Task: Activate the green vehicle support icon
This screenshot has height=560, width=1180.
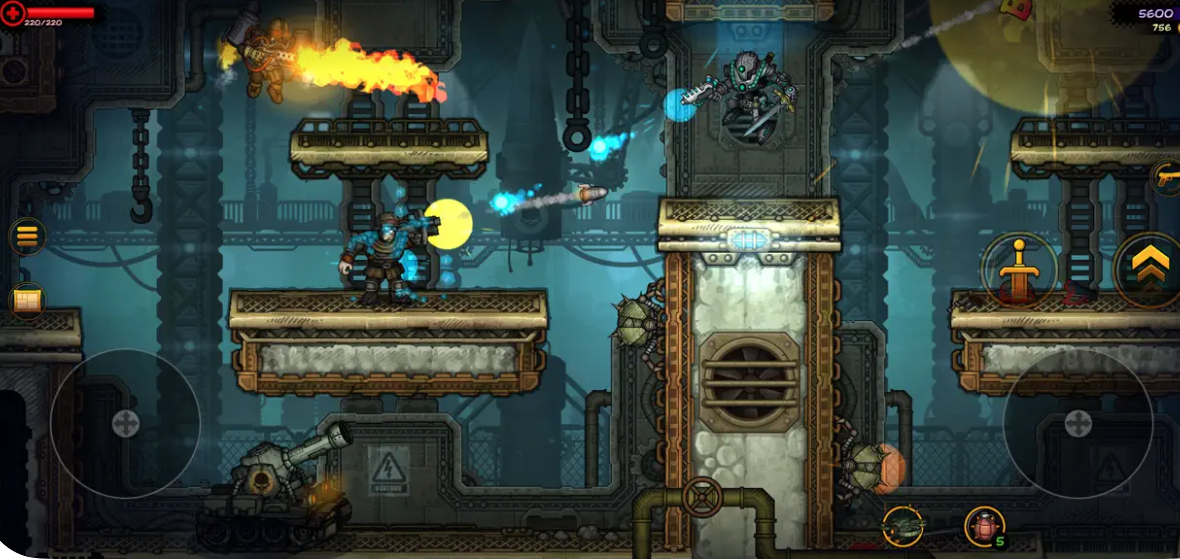Action: coord(902,526)
